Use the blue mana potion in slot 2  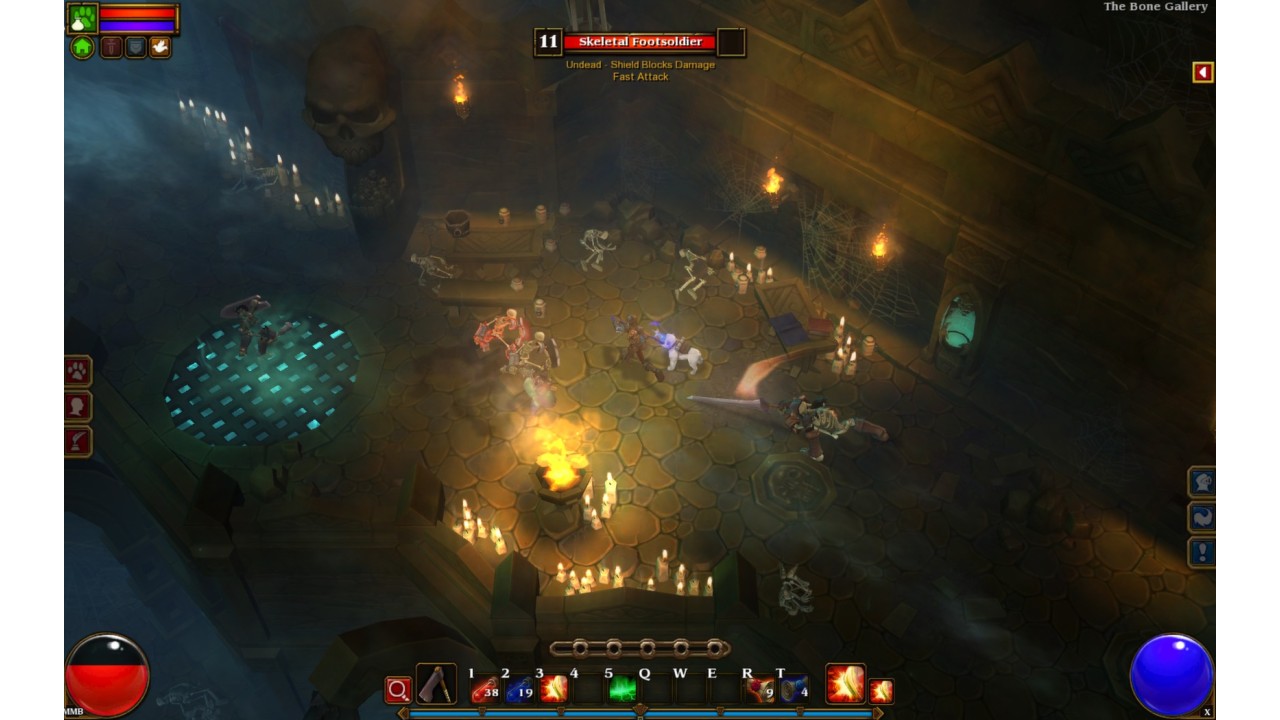519,689
